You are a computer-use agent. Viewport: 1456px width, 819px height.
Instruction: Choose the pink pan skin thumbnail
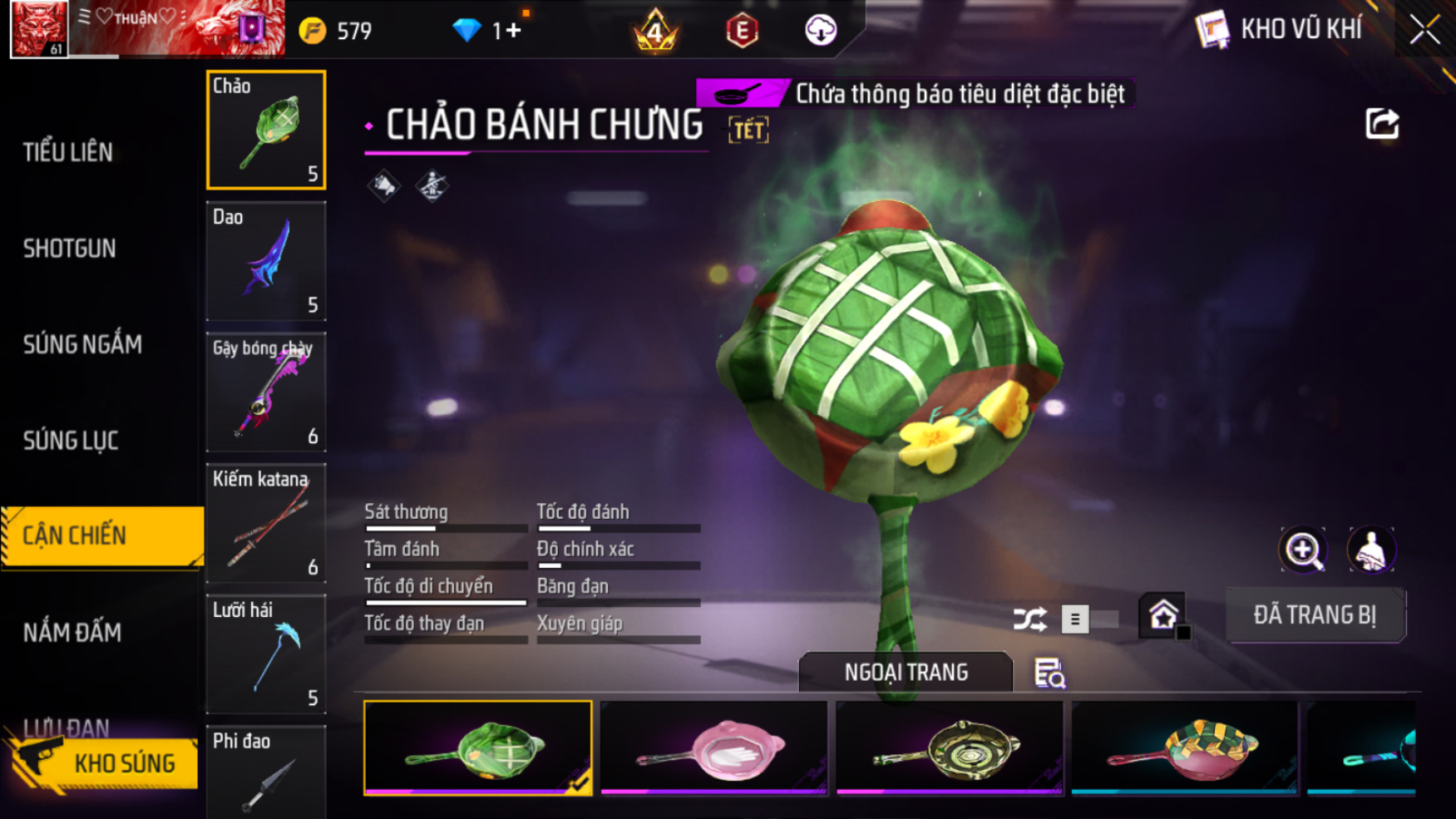(x=713, y=748)
